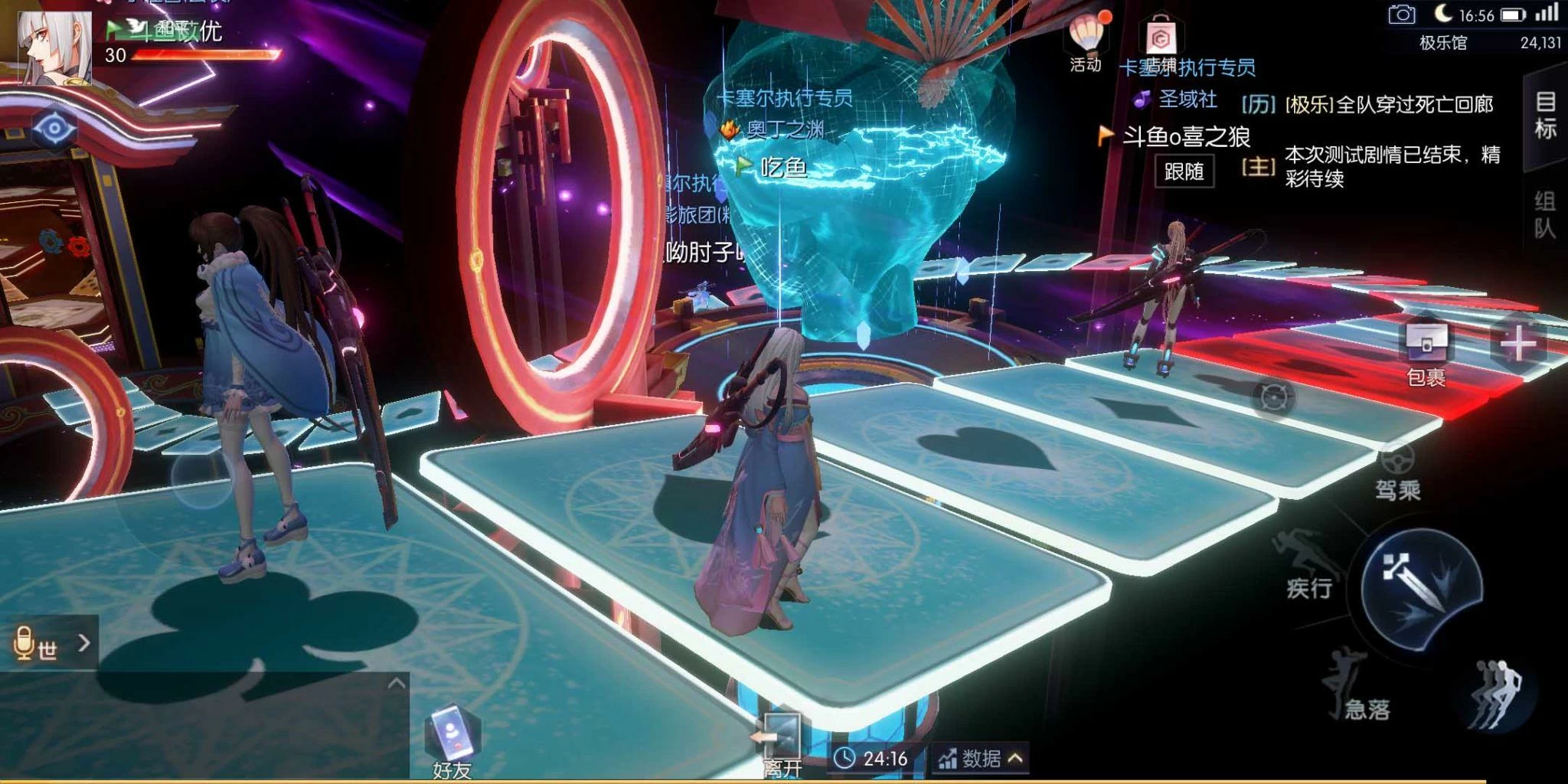The image size is (1568, 784).
Task: Open the player portrait avatar
Action: (53, 47)
